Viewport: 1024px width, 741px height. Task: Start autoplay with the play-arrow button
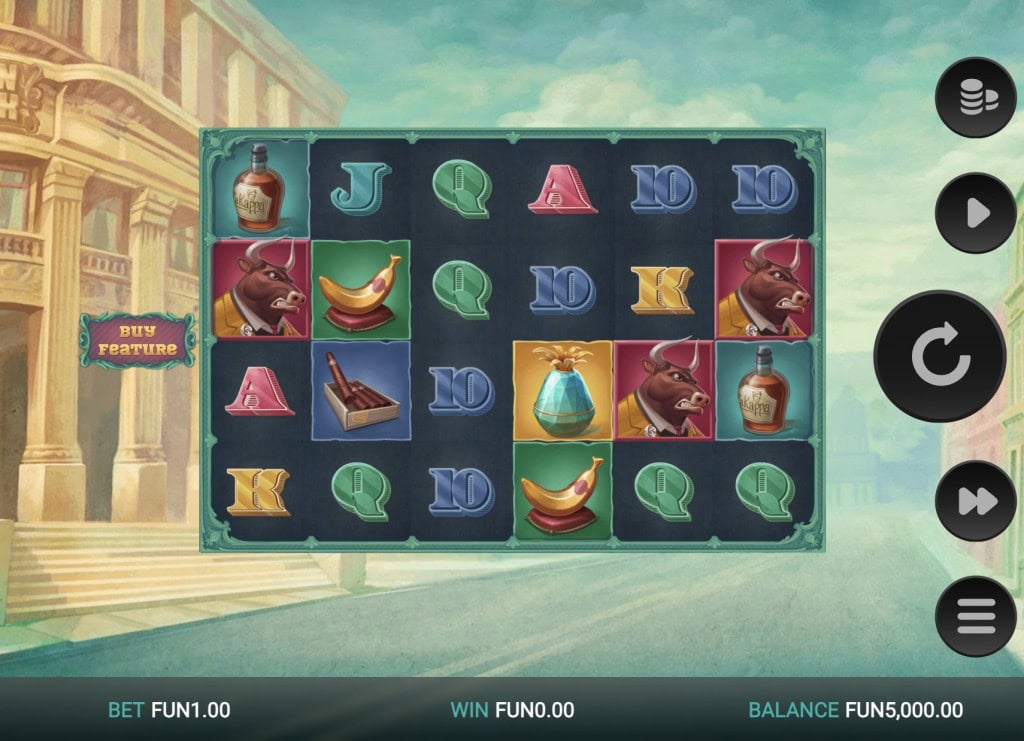[x=975, y=213]
